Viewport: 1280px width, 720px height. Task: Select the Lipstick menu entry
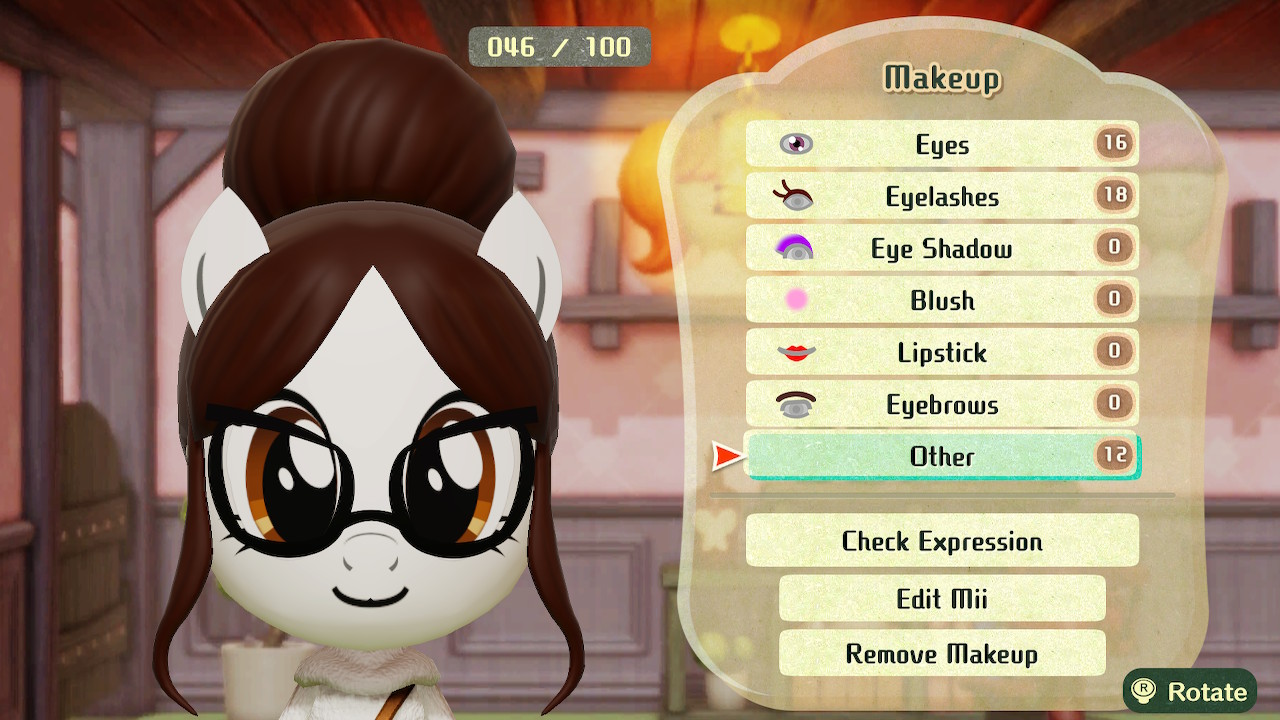pos(942,353)
